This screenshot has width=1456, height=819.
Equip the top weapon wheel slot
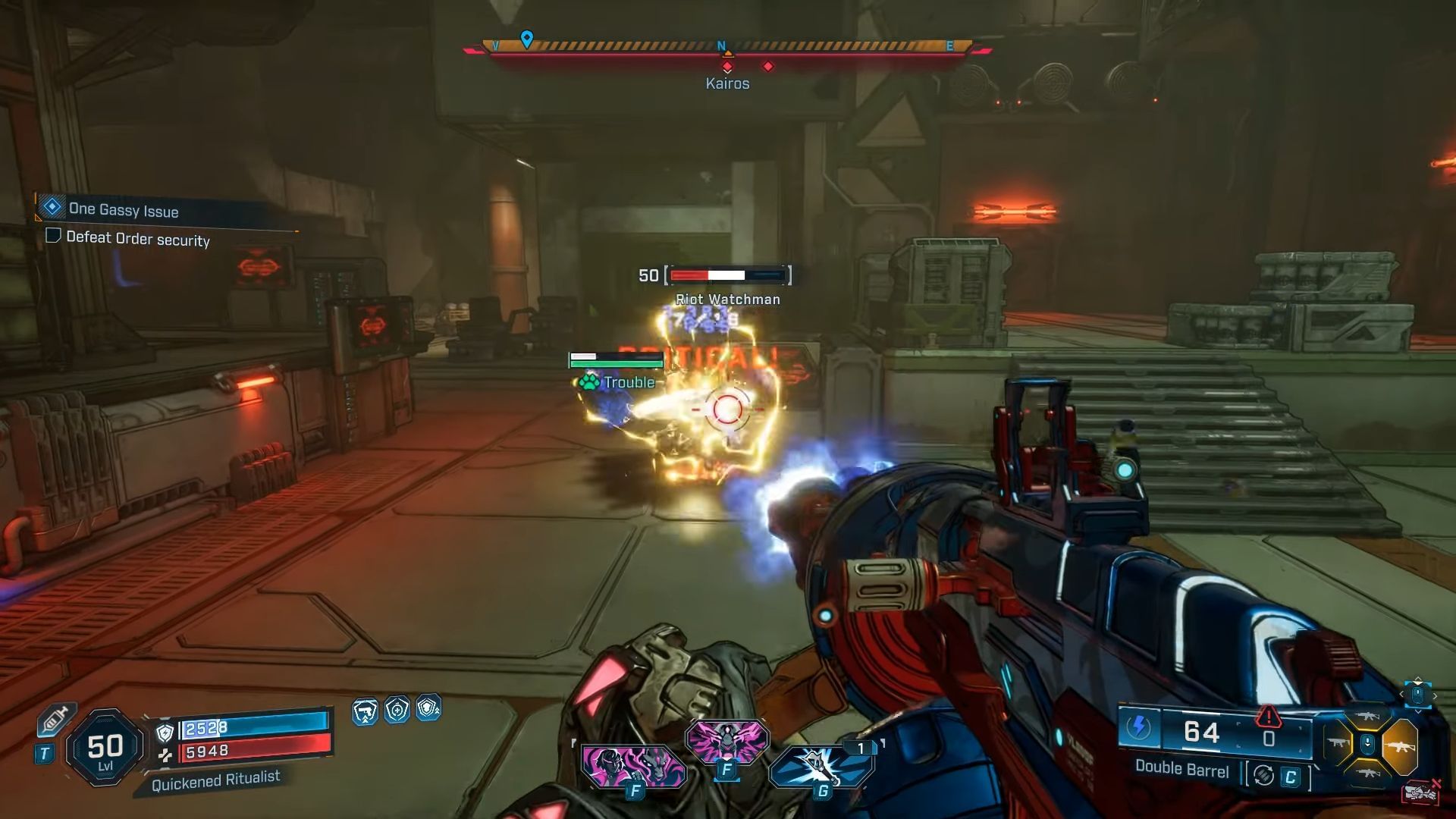pos(1369,717)
